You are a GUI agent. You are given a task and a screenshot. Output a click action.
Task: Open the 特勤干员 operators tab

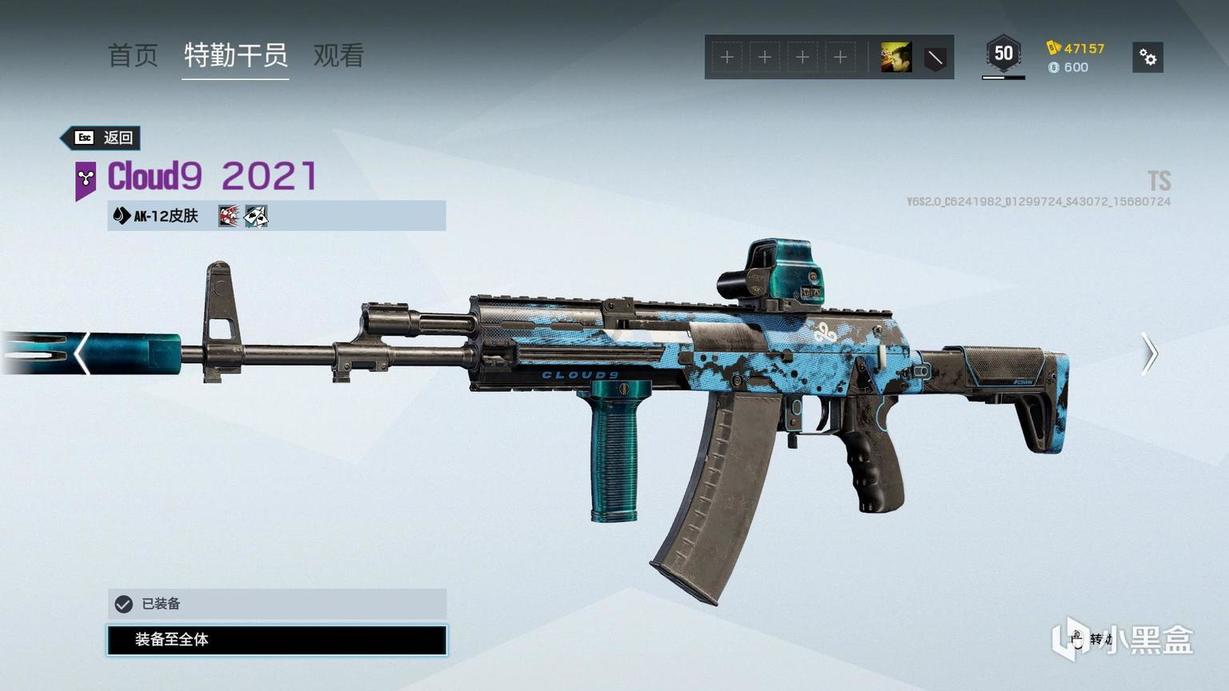(x=236, y=55)
